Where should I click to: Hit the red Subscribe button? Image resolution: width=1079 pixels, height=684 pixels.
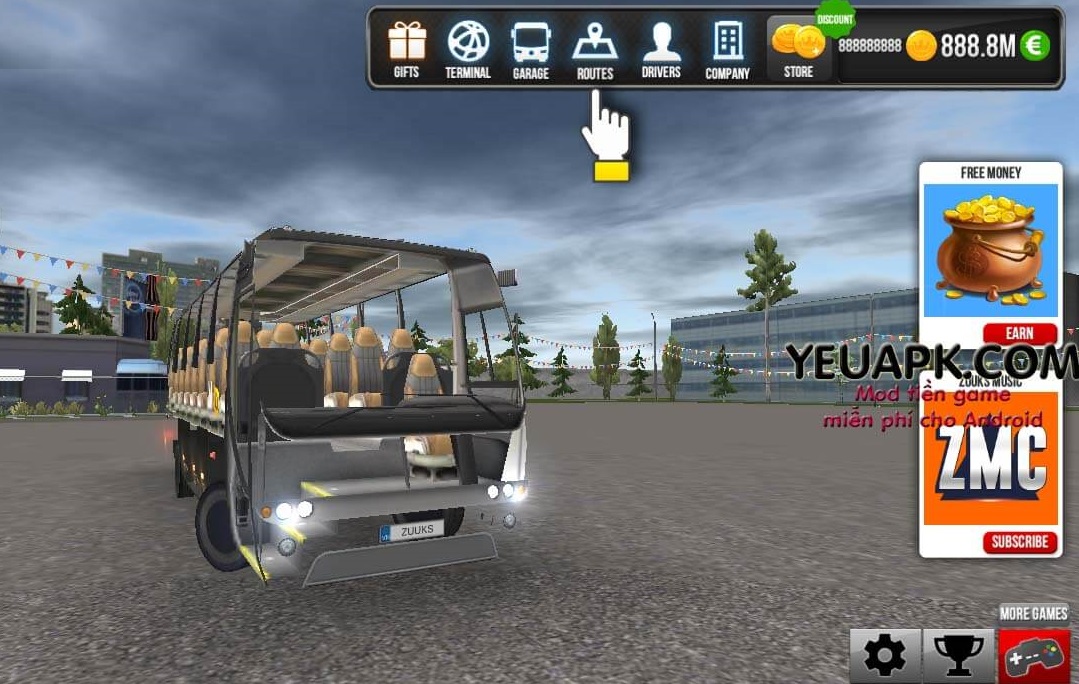pyautogui.click(x=1019, y=542)
